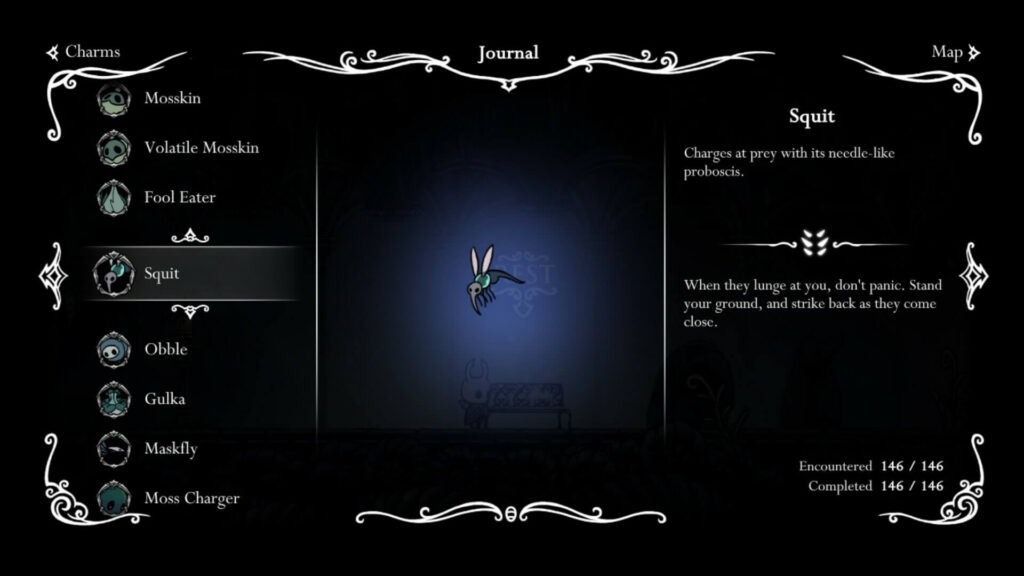Screen dimensions: 1024x576
Task: Click the right pane arrow ornament
Action: click(x=973, y=274)
